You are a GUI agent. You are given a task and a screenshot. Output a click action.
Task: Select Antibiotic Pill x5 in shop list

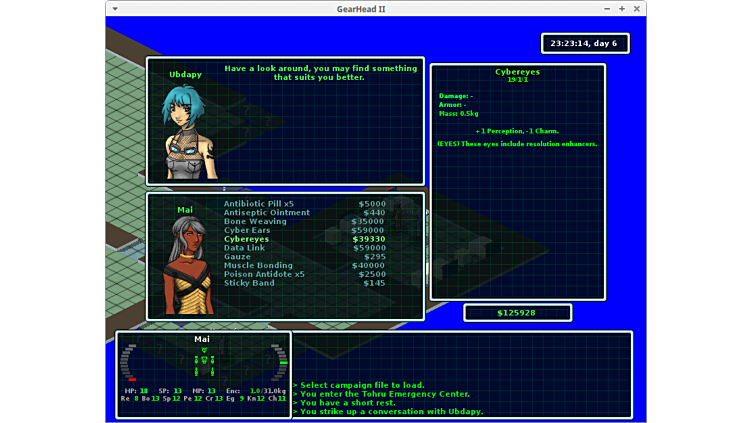tap(259, 204)
